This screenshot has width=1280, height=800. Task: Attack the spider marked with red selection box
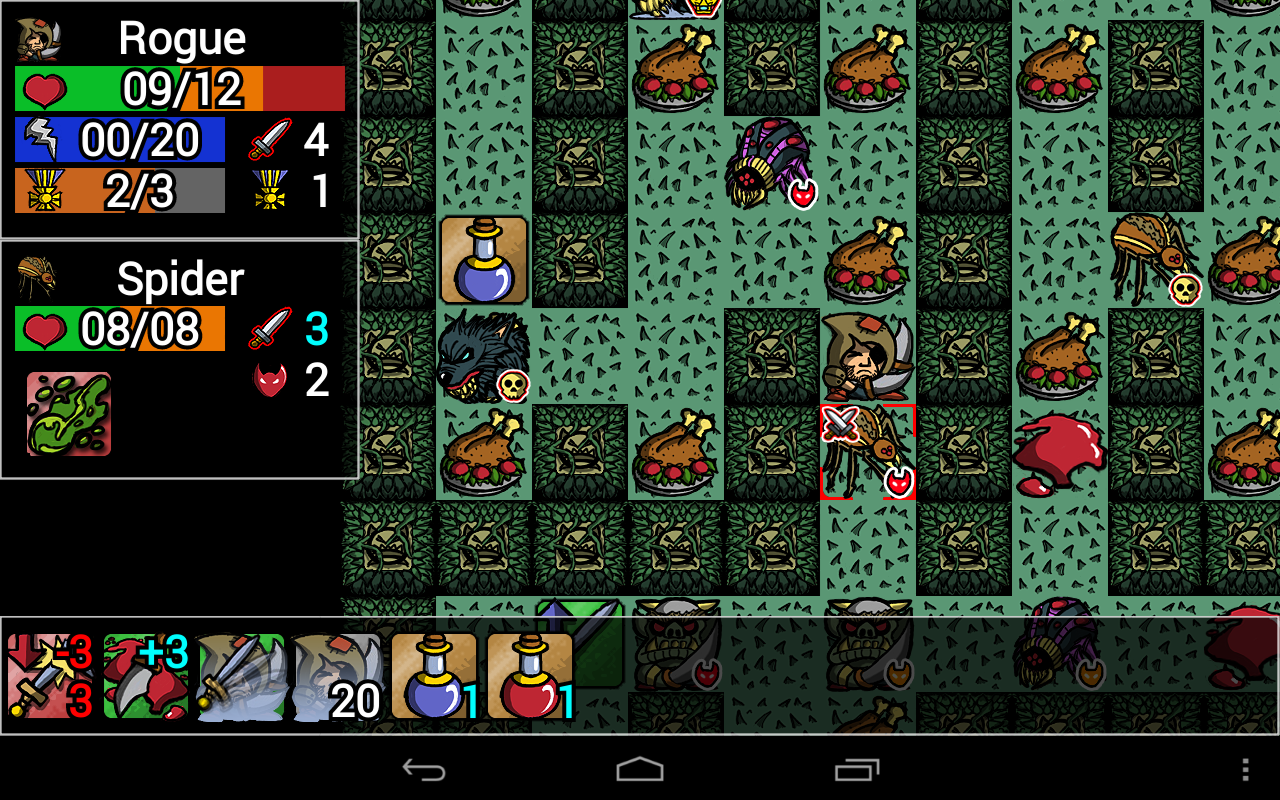tap(868, 452)
